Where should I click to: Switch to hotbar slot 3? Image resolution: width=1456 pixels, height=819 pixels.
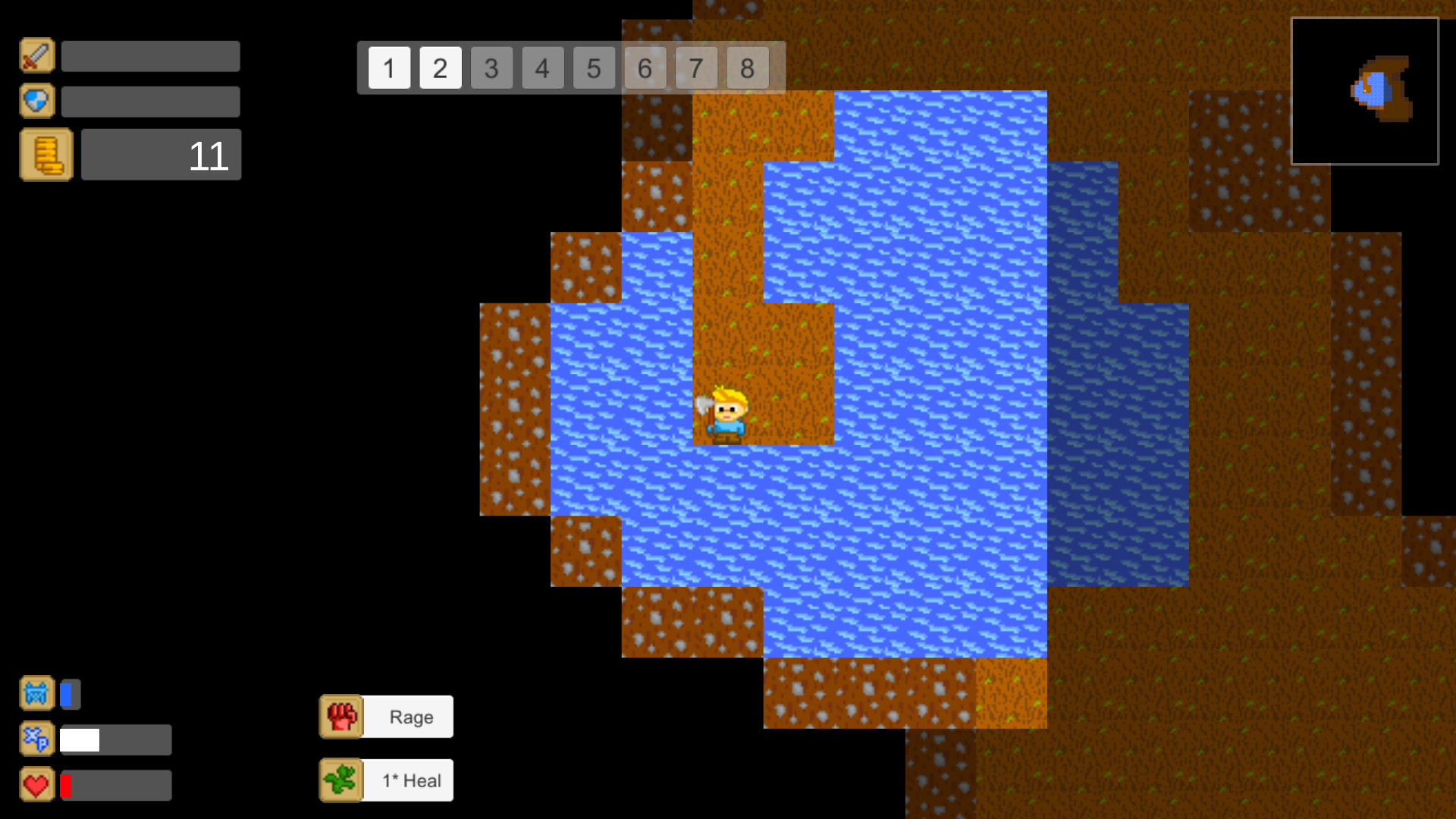point(491,68)
